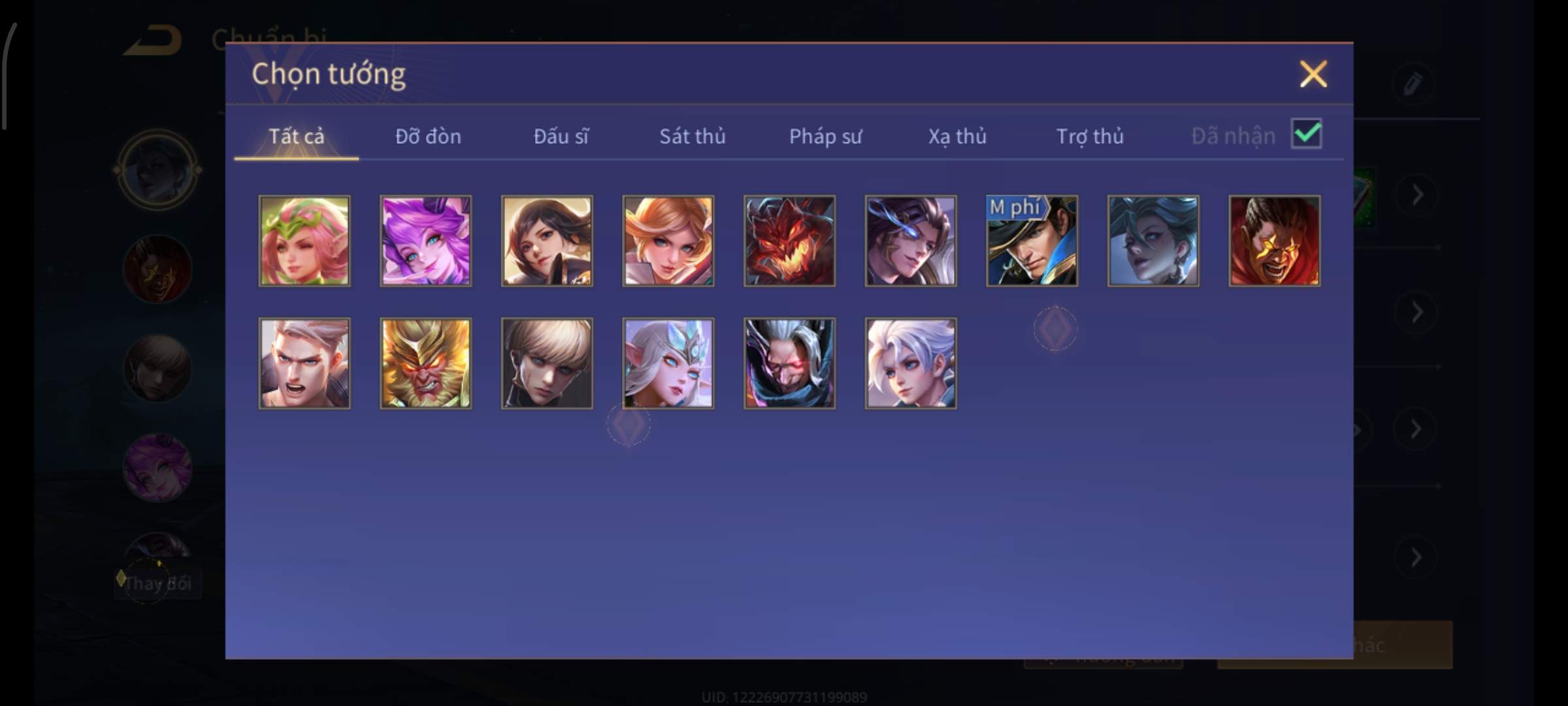The image size is (1568, 706).
Task: Choose the pirate-hat hero marked M phí
Action: [1032, 241]
